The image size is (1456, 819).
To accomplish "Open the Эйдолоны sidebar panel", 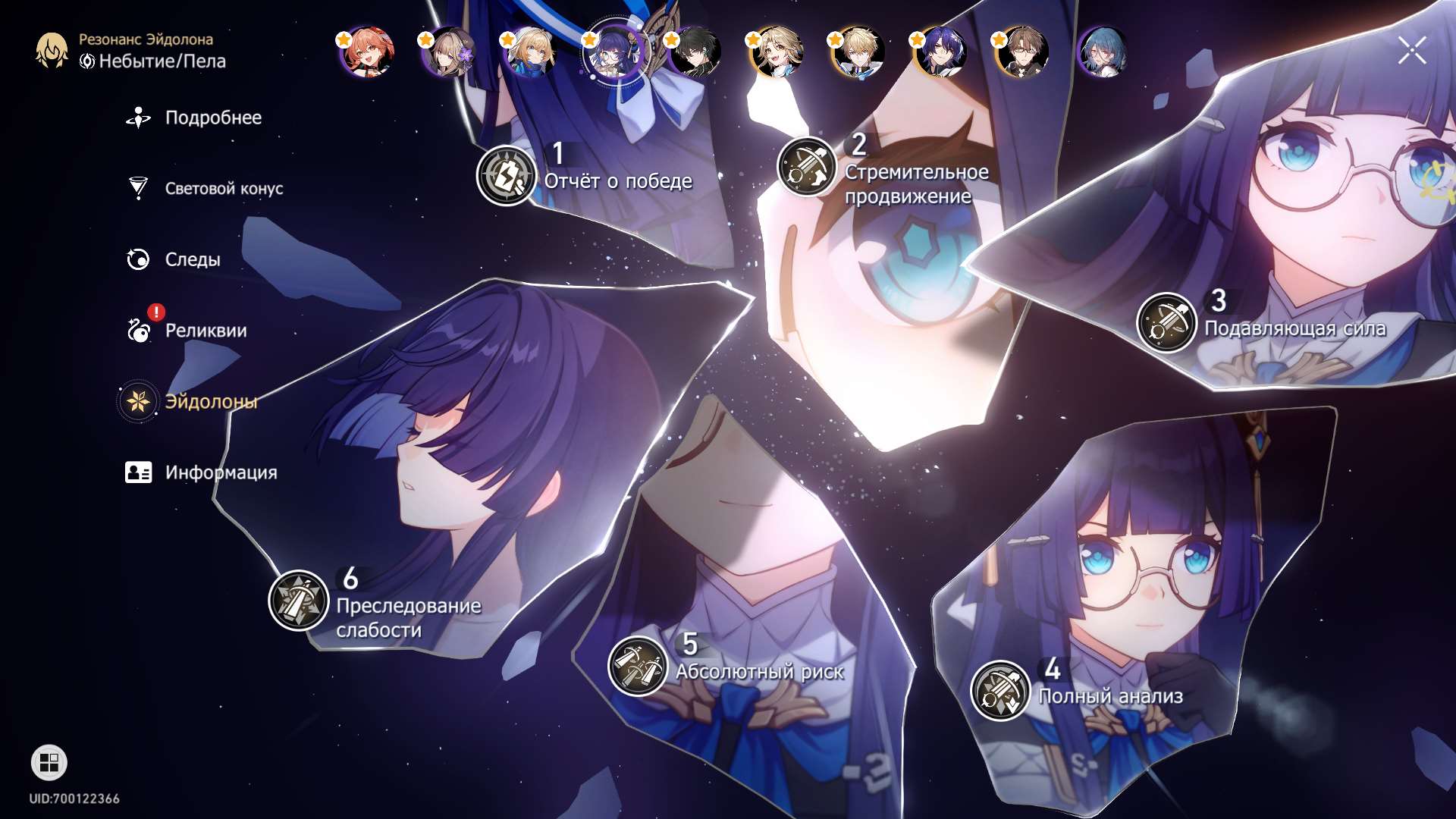I will (x=212, y=400).
